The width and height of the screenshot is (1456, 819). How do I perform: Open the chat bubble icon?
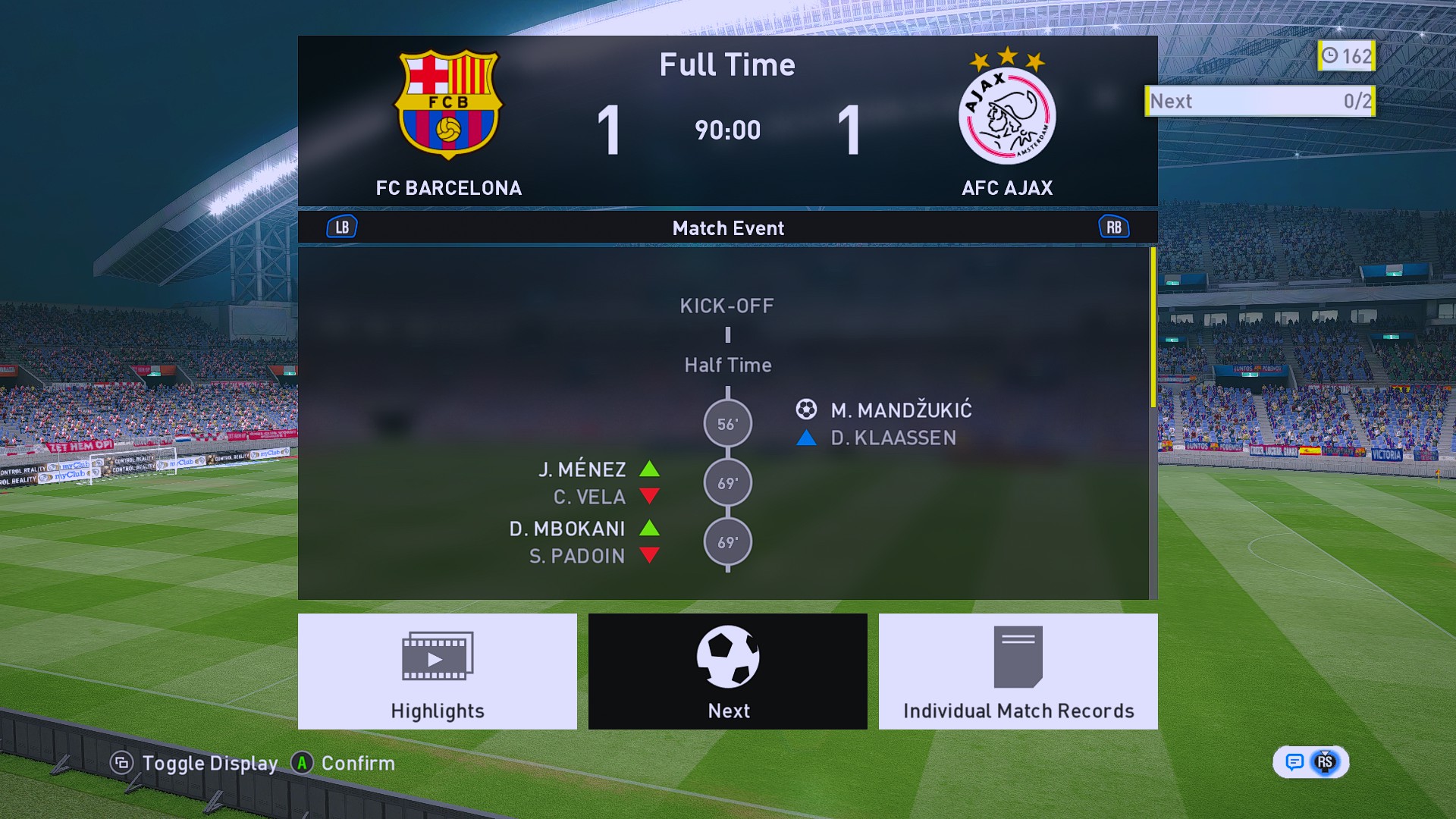tap(1294, 762)
